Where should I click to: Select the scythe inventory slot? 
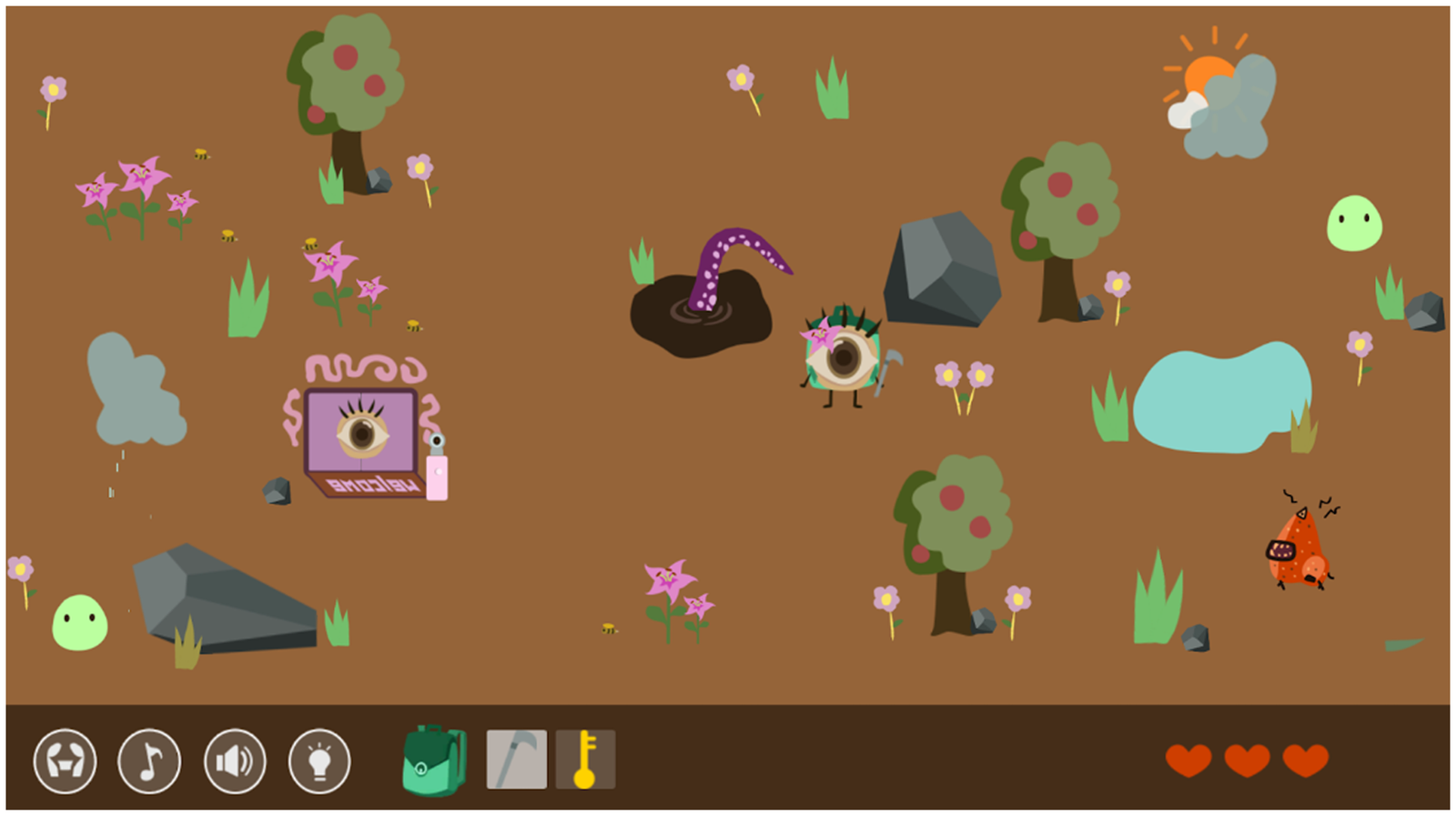[517, 760]
